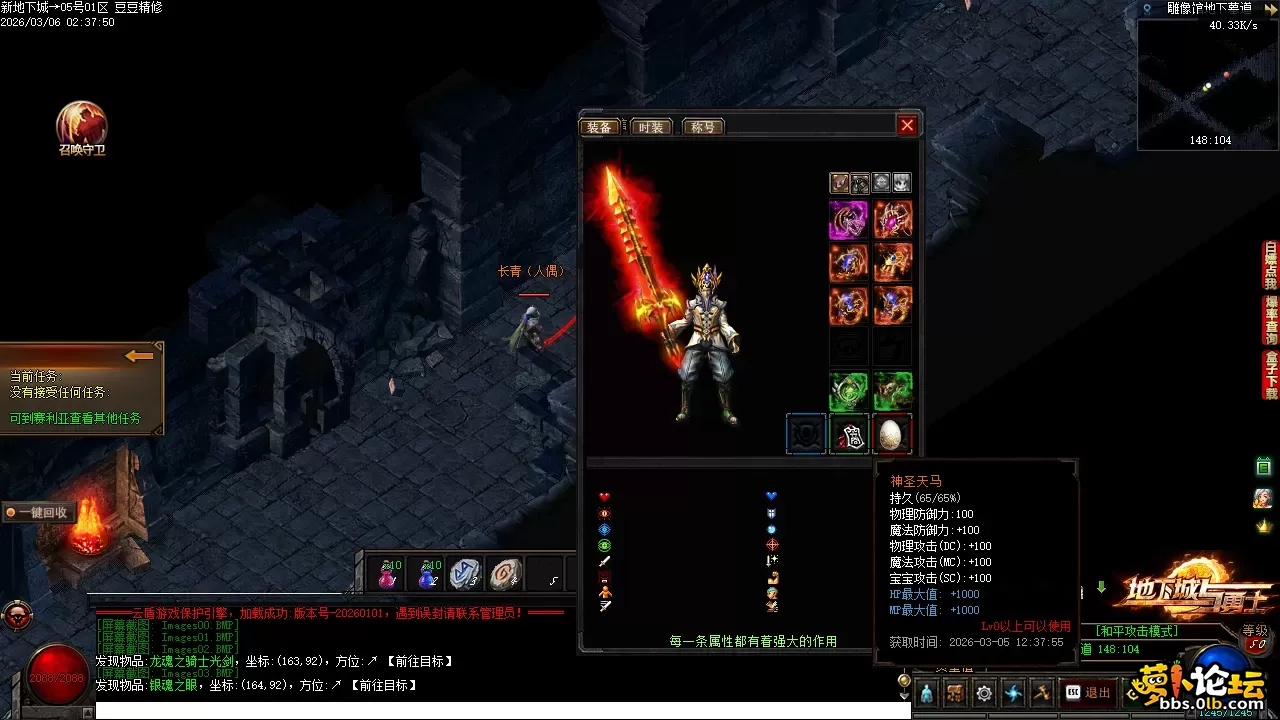Image resolution: width=1280 pixels, height=720 pixels.
Task: Activate the orange spiral rune stone slot
Action: (506, 574)
